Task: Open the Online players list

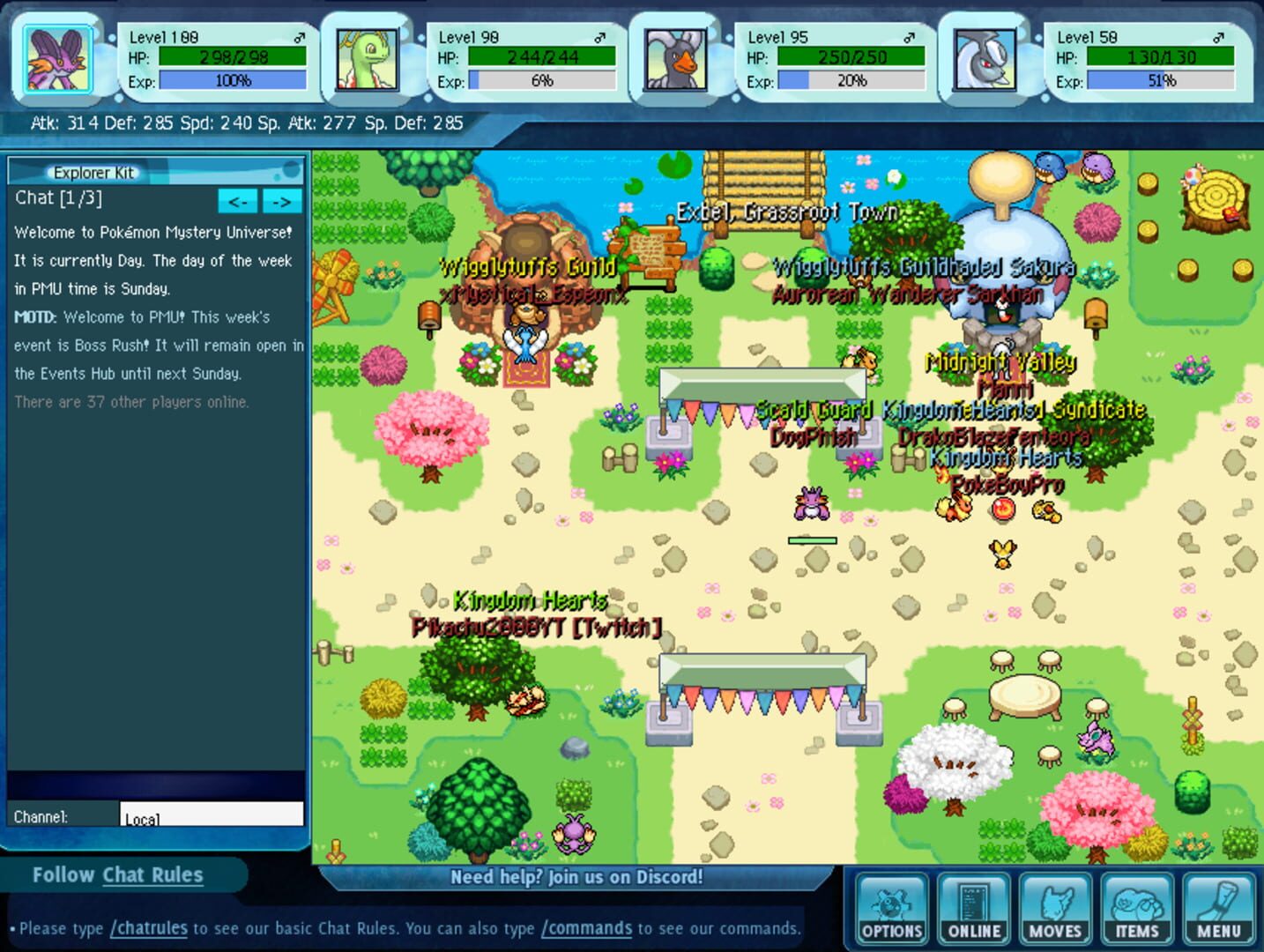Action: [973, 909]
